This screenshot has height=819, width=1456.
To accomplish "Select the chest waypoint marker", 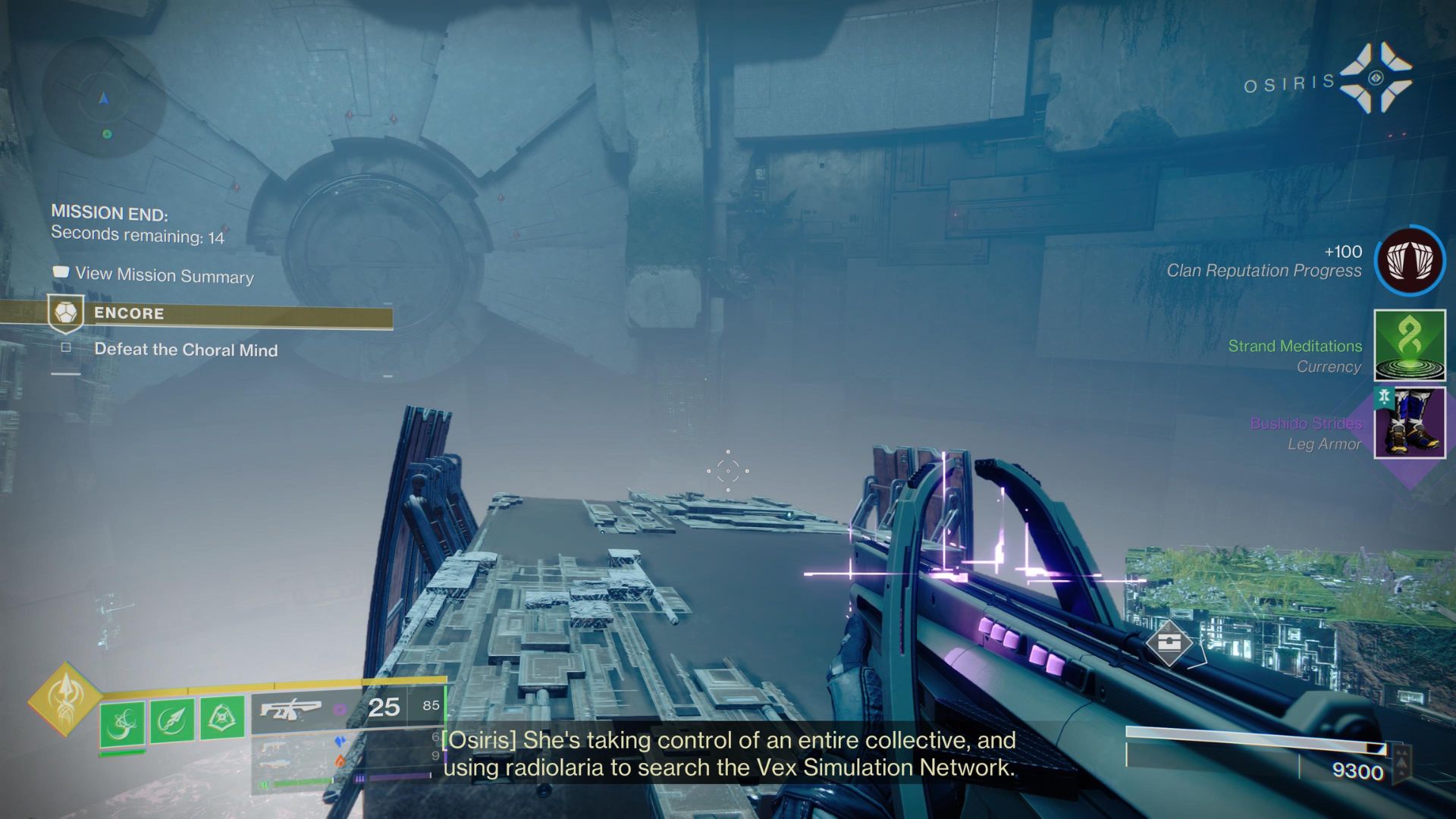I will coord(1169,643).
